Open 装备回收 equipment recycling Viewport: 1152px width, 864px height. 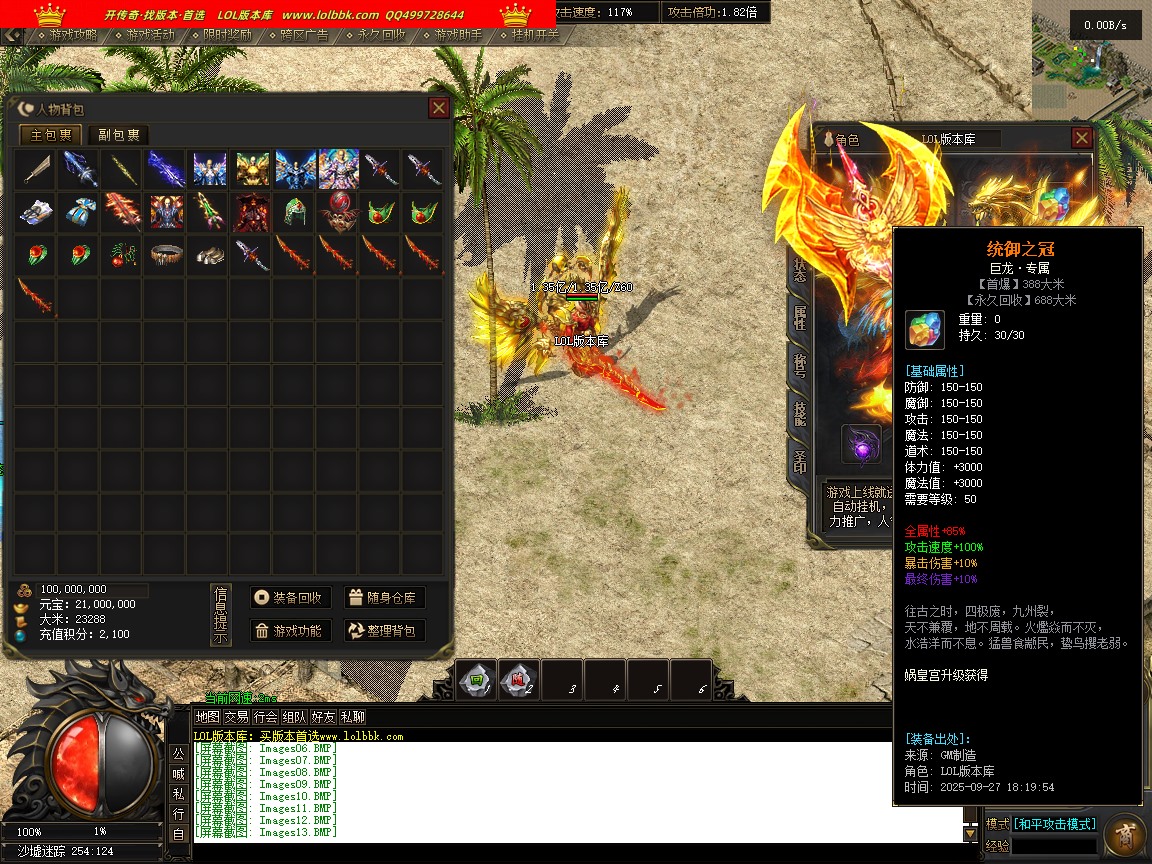(290, 598)
